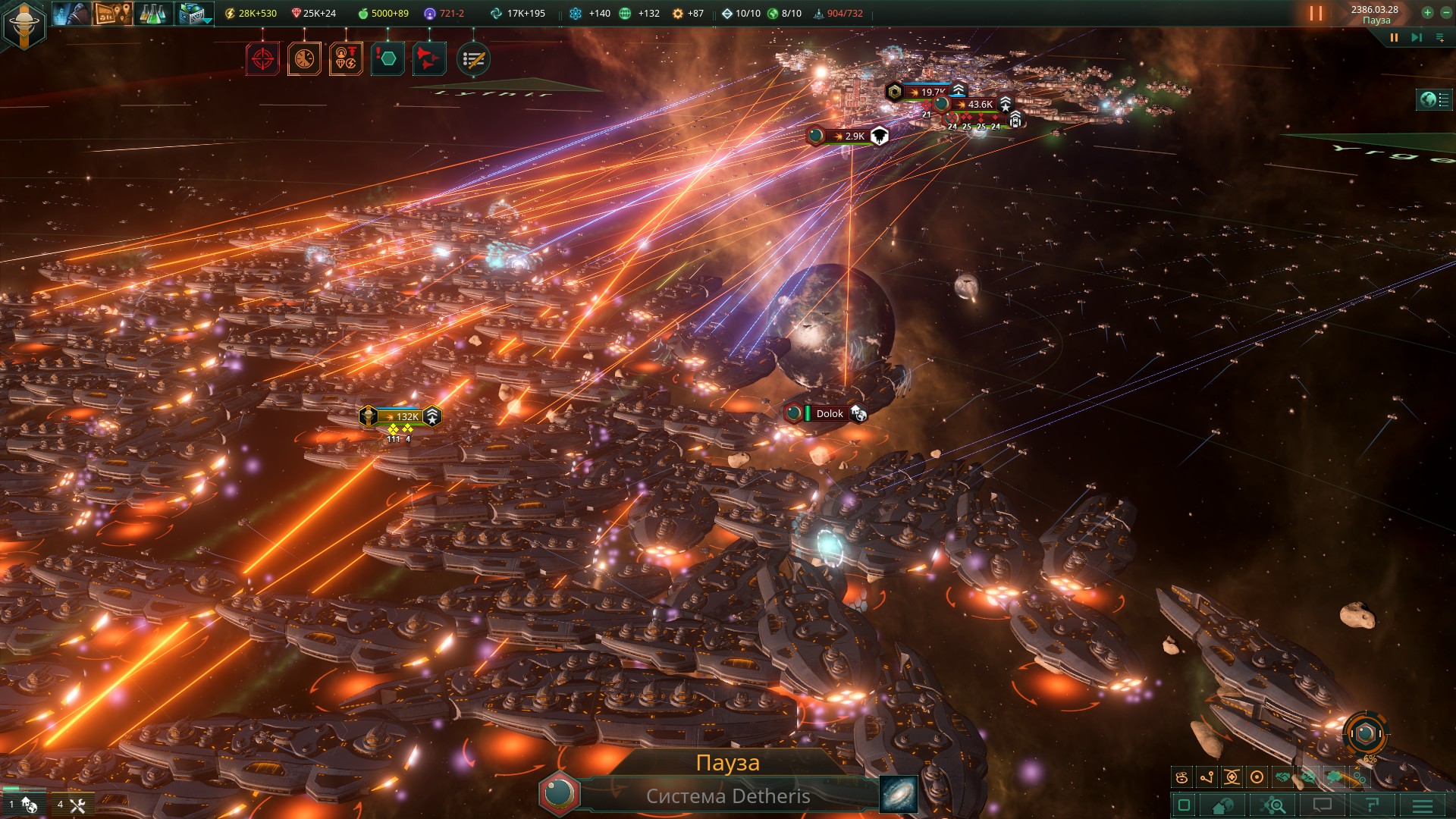Toggle the small orange pause button
The image size is (1456, 819).
point(1394,38)
